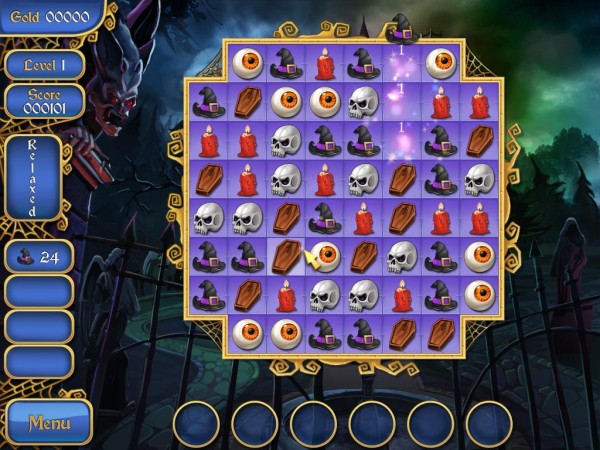Screen dimensions: 600x450
Task: Click the witch hat objective counter
Action: pos(39,256)
